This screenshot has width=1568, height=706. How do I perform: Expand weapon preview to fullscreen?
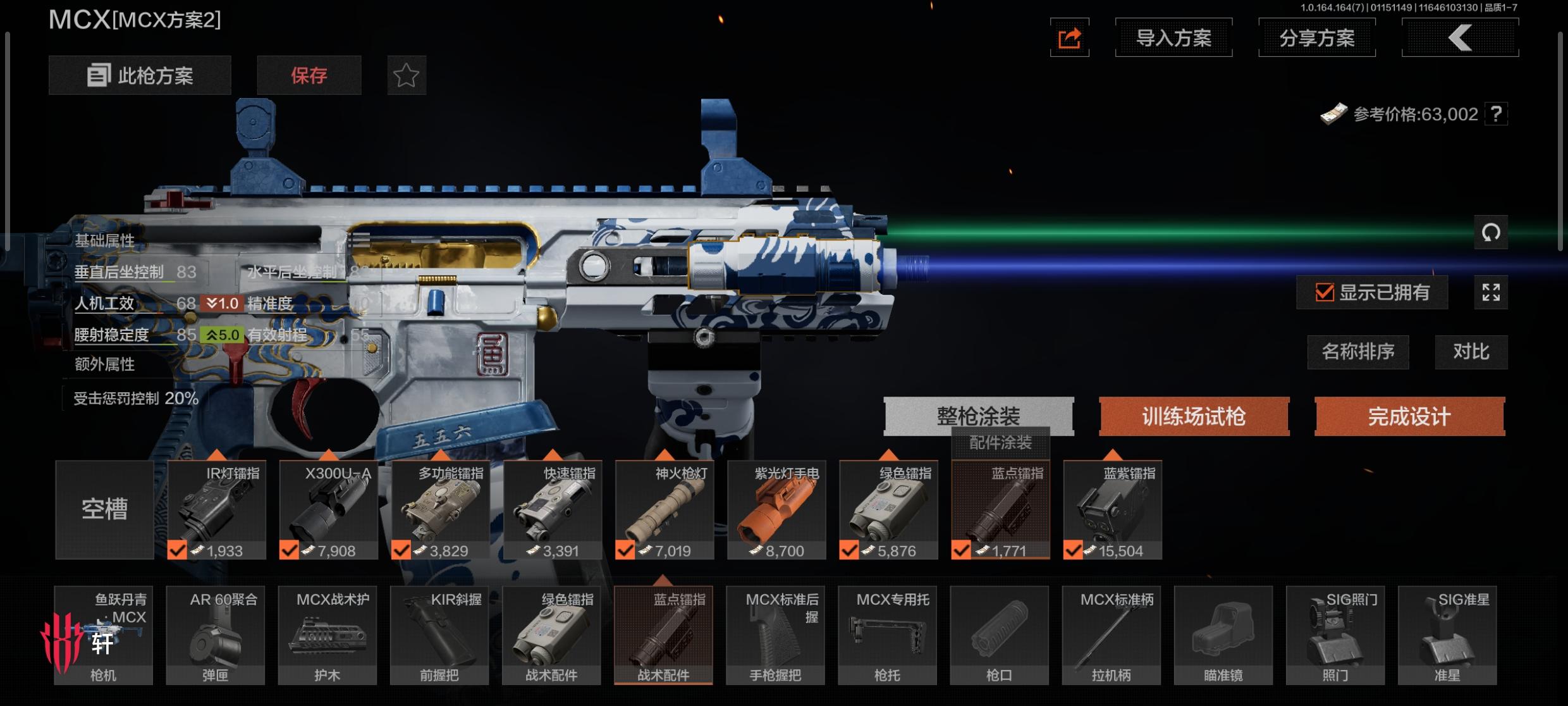tap(1490, 292)
